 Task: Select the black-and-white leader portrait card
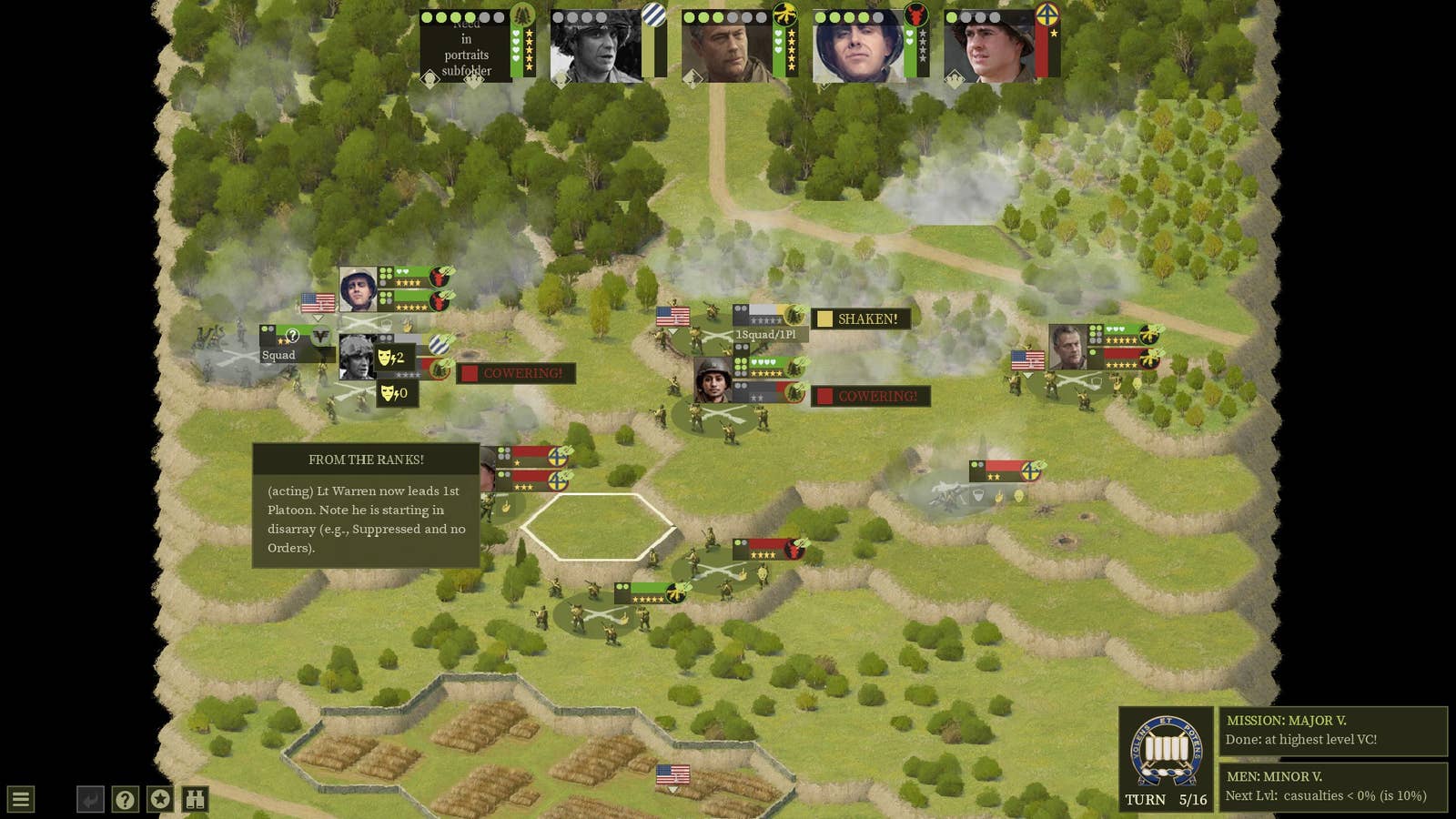pyautogui.click(x=597, y=47)
